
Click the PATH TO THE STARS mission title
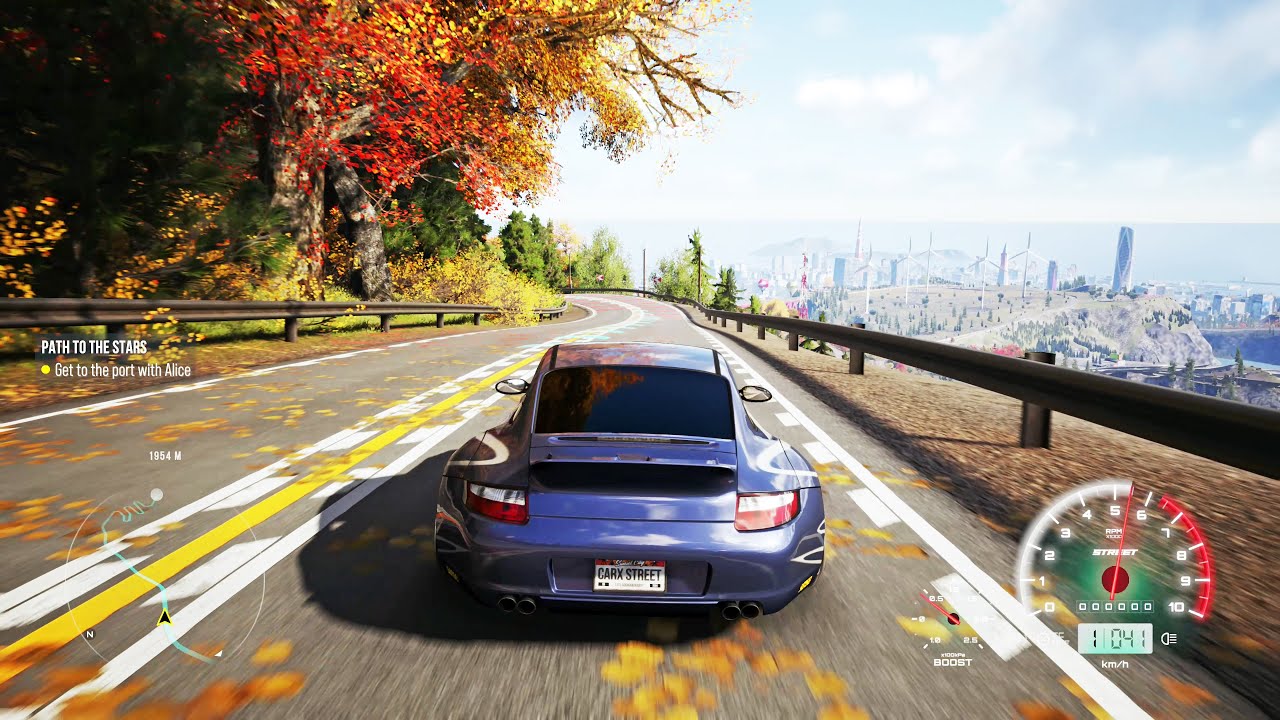click(x=93, y=348)
